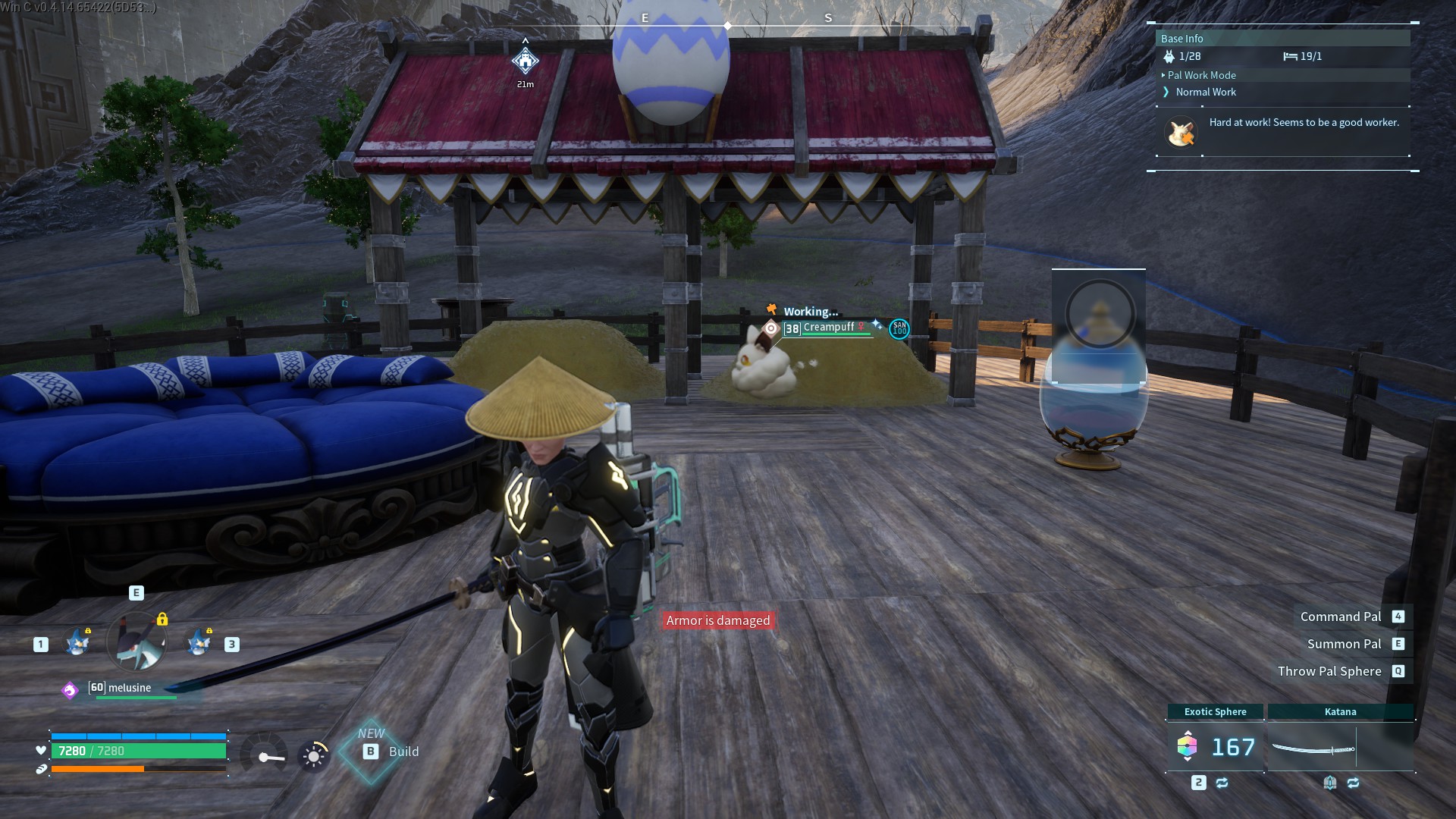Select the Exotic Sphere slot

pyautogui.click(x=1215, y=746)
